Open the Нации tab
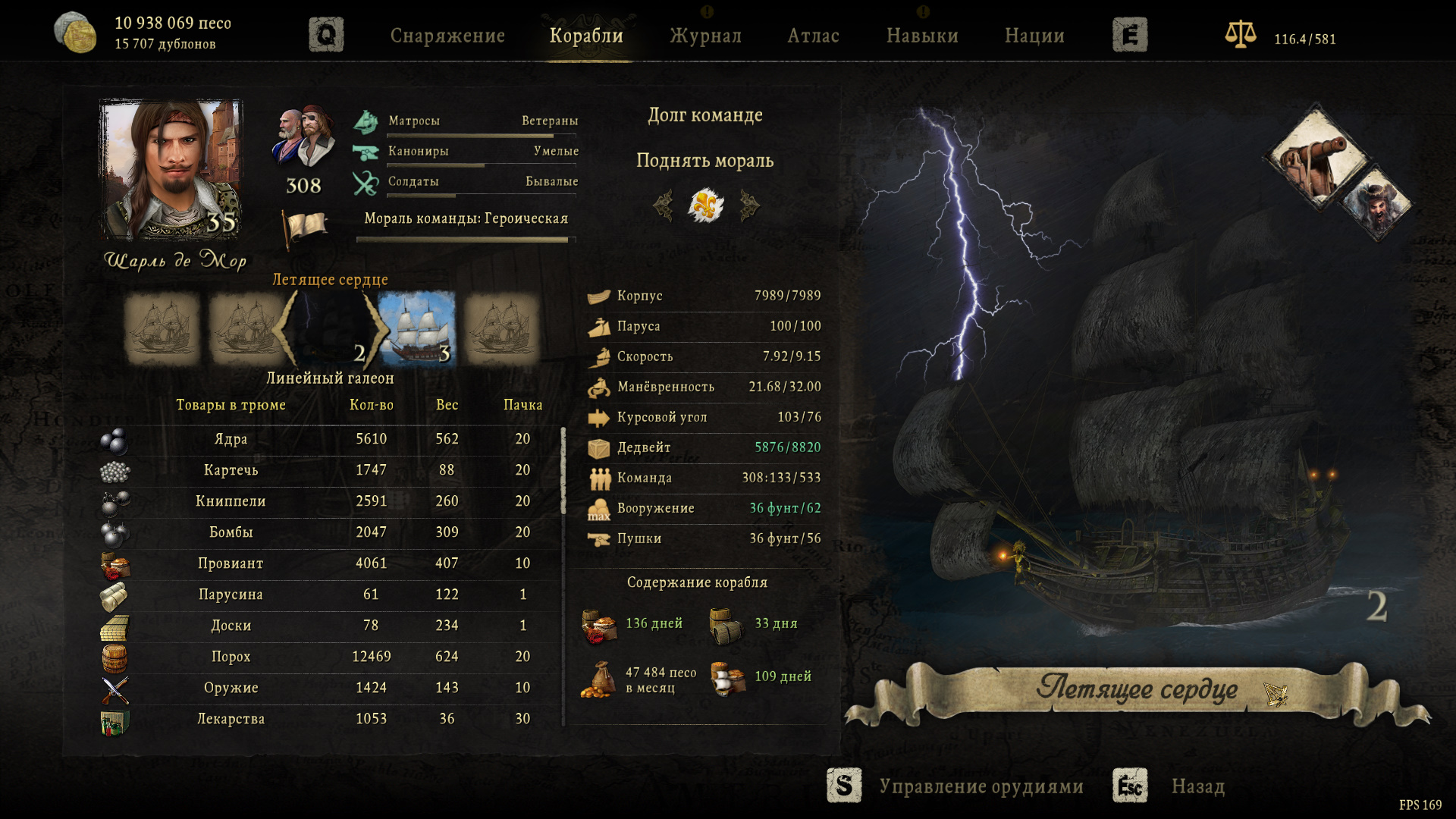 (x=1034, y=36)
